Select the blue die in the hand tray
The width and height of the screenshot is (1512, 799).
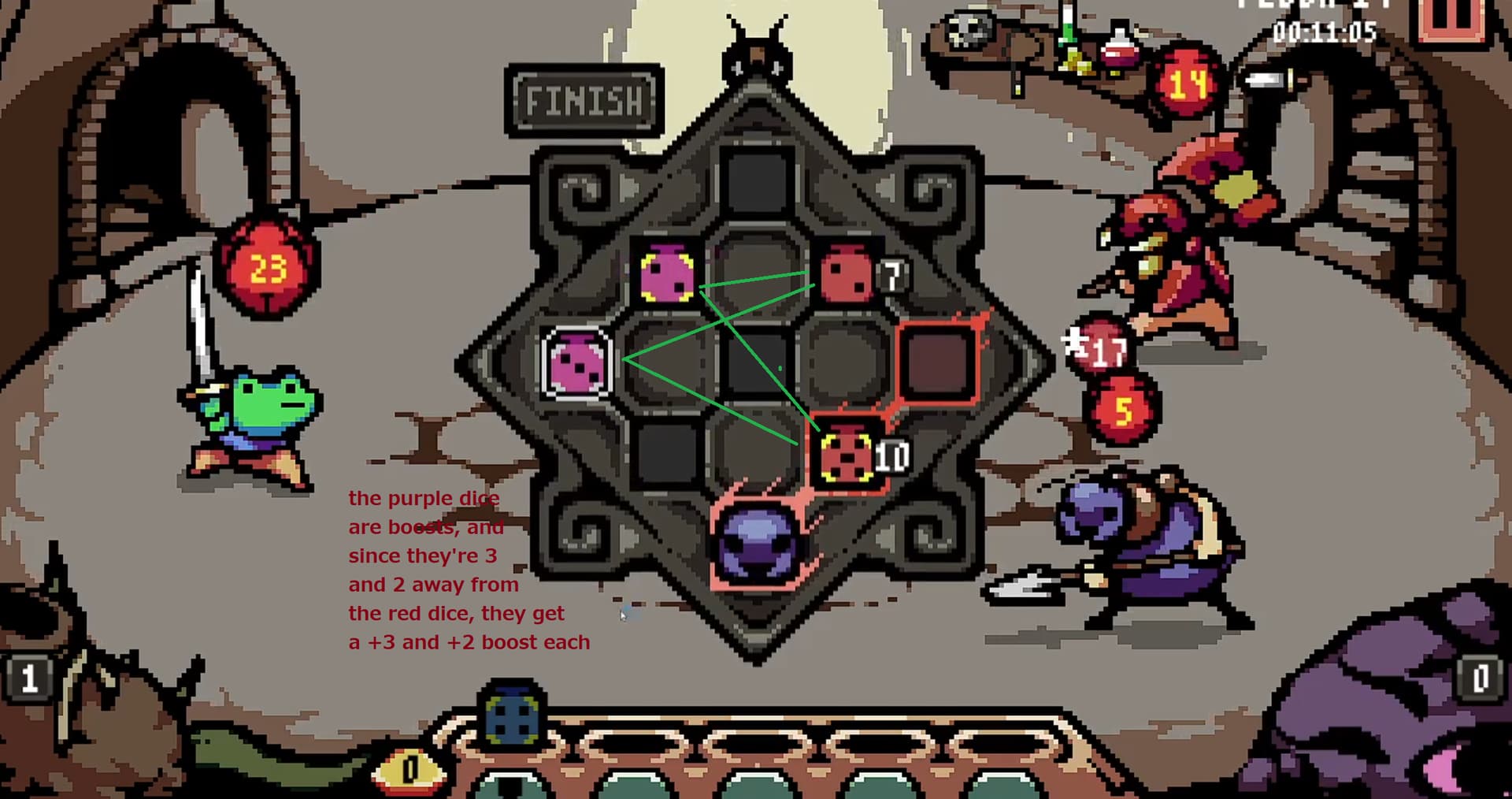click(513, 715)
